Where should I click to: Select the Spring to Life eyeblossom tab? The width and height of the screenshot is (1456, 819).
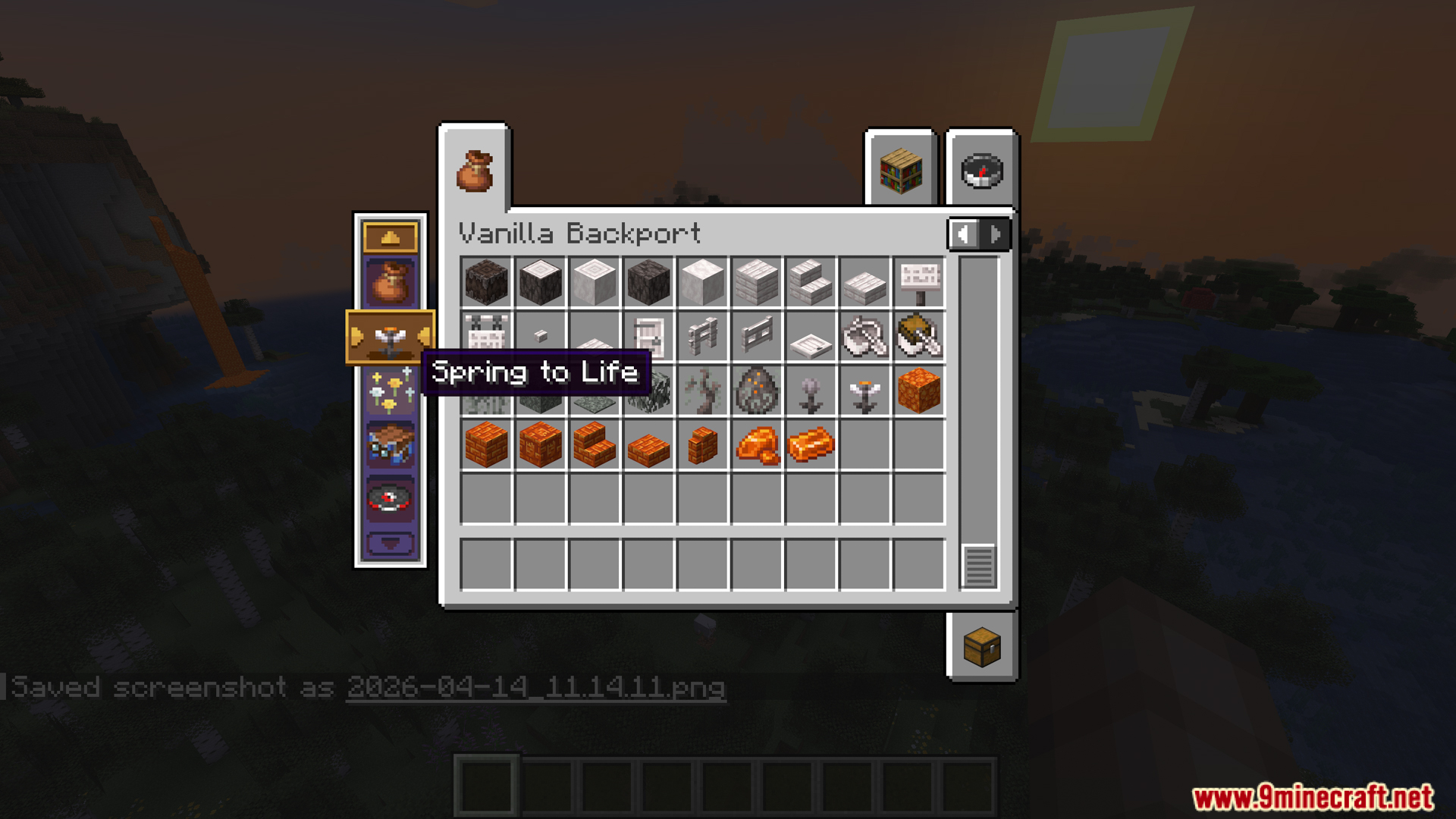(x=391, y=337)
